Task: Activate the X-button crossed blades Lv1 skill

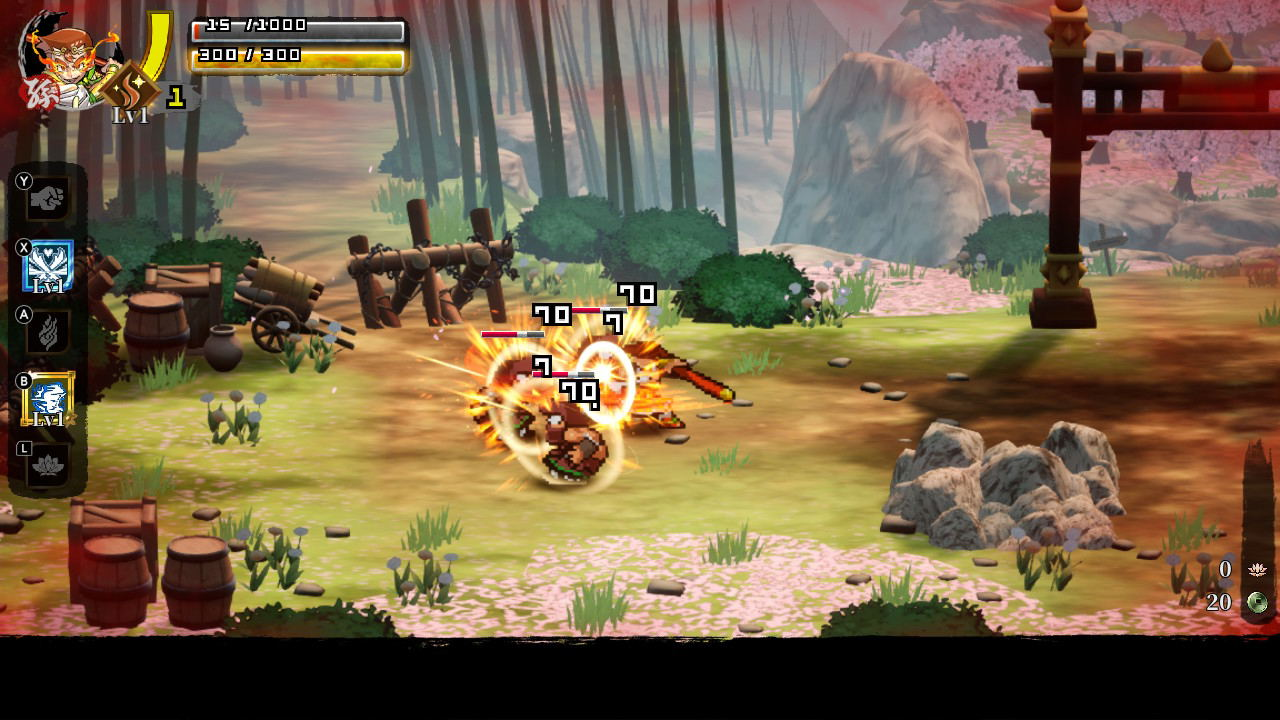Action: pos(48,264)
